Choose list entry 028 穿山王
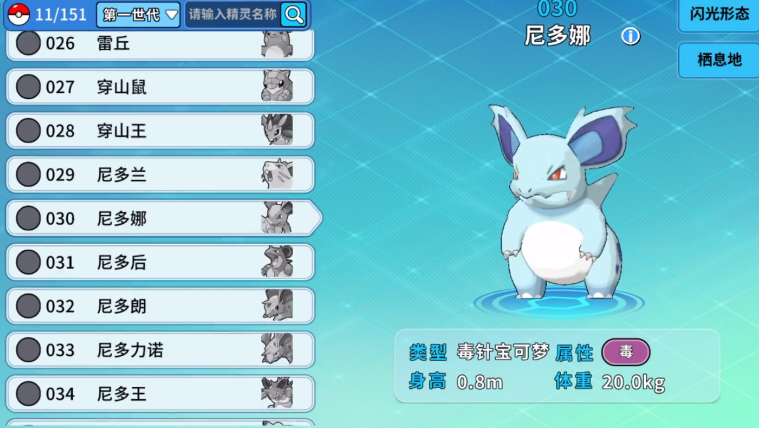Screen dimensions: 759x428 pos(160,131)
